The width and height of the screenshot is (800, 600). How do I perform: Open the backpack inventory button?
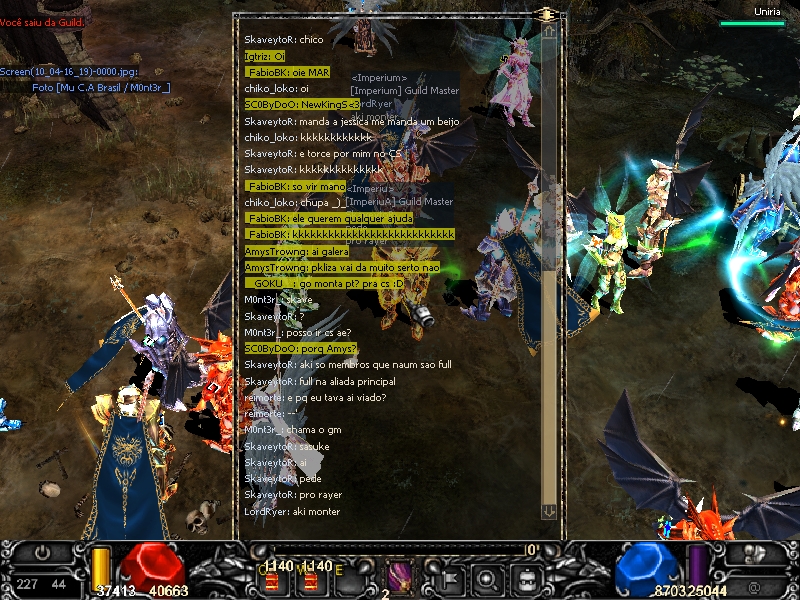coord(525,578)
